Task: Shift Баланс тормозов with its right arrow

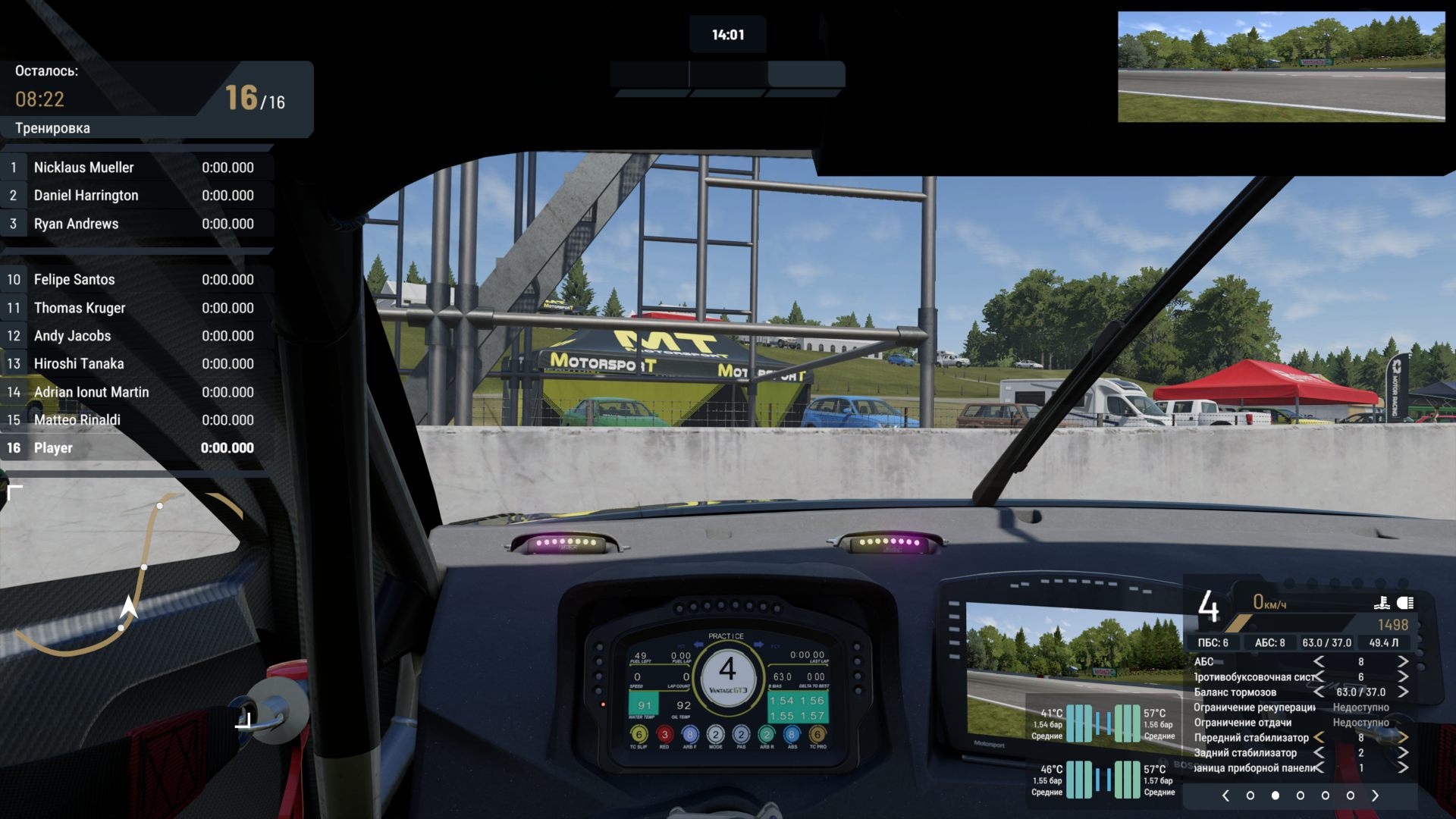Action: [1403, 692]
